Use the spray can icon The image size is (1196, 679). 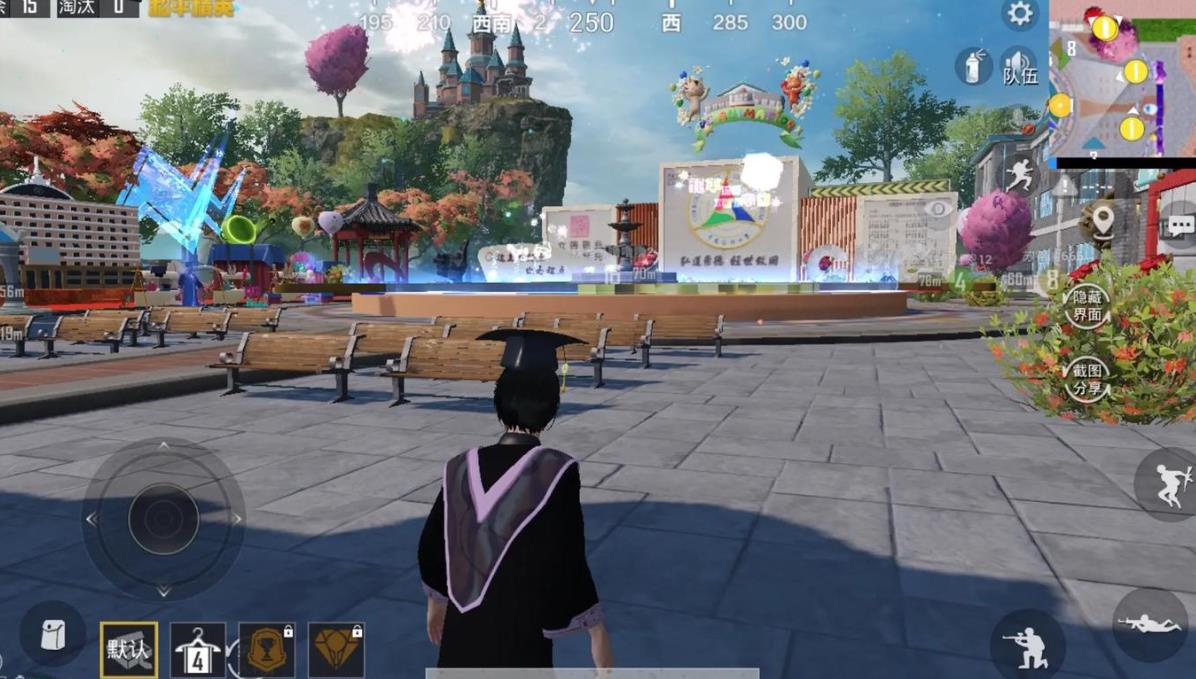972,67
